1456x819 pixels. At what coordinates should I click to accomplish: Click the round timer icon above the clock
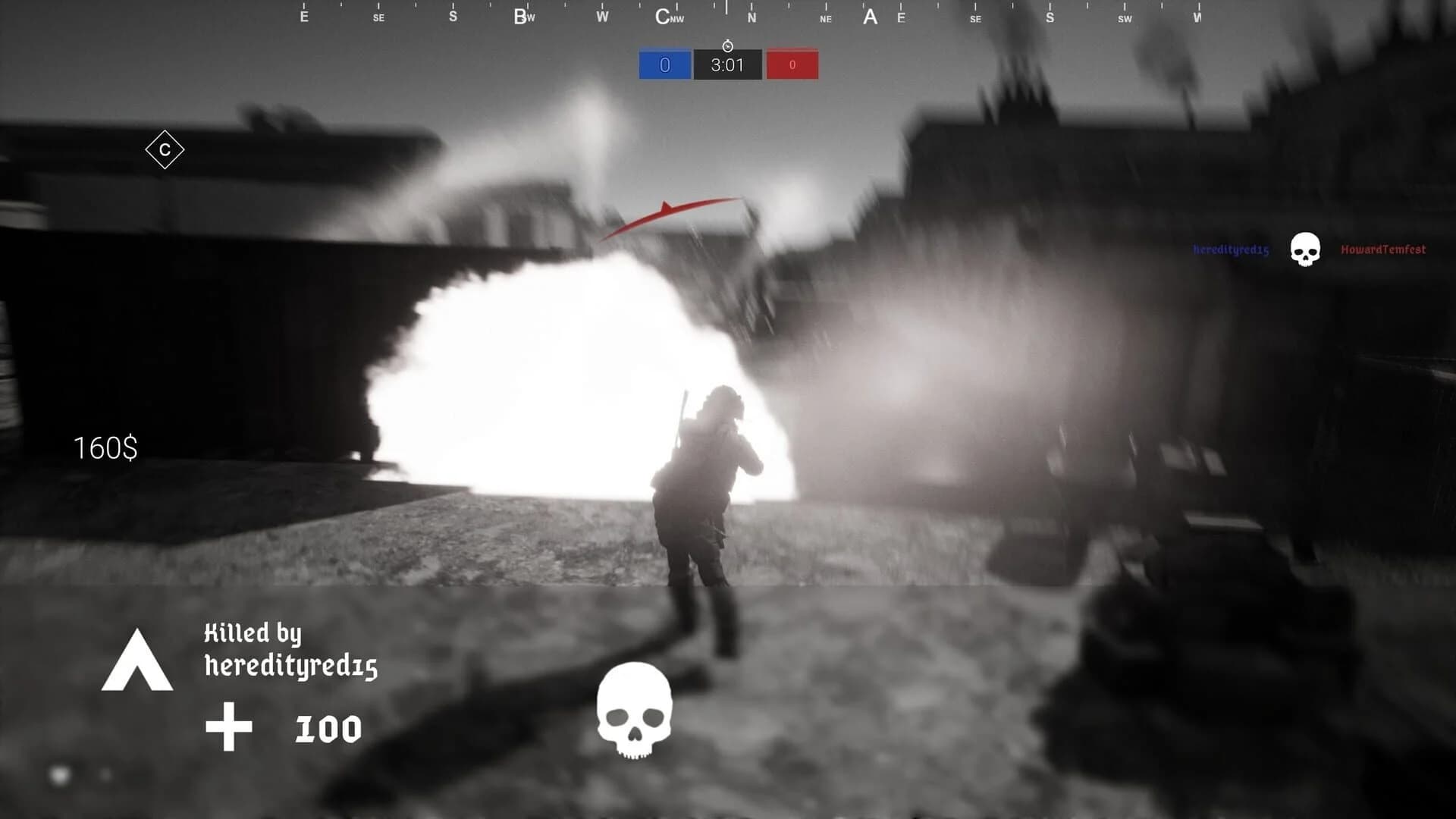point(726,45)
